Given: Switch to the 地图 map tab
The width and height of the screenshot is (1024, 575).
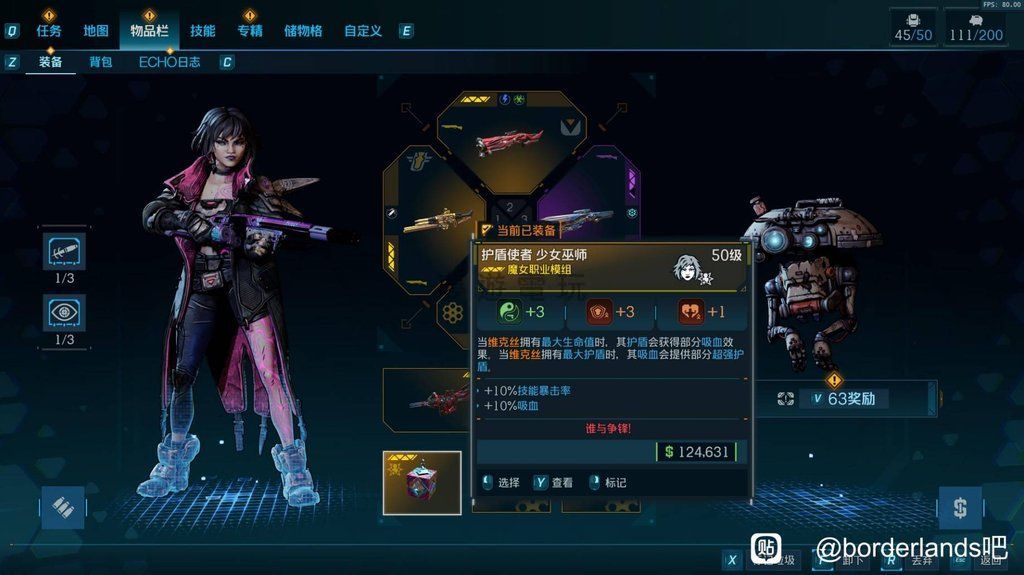Looking at the screenshot, I should tap(96, 31).
